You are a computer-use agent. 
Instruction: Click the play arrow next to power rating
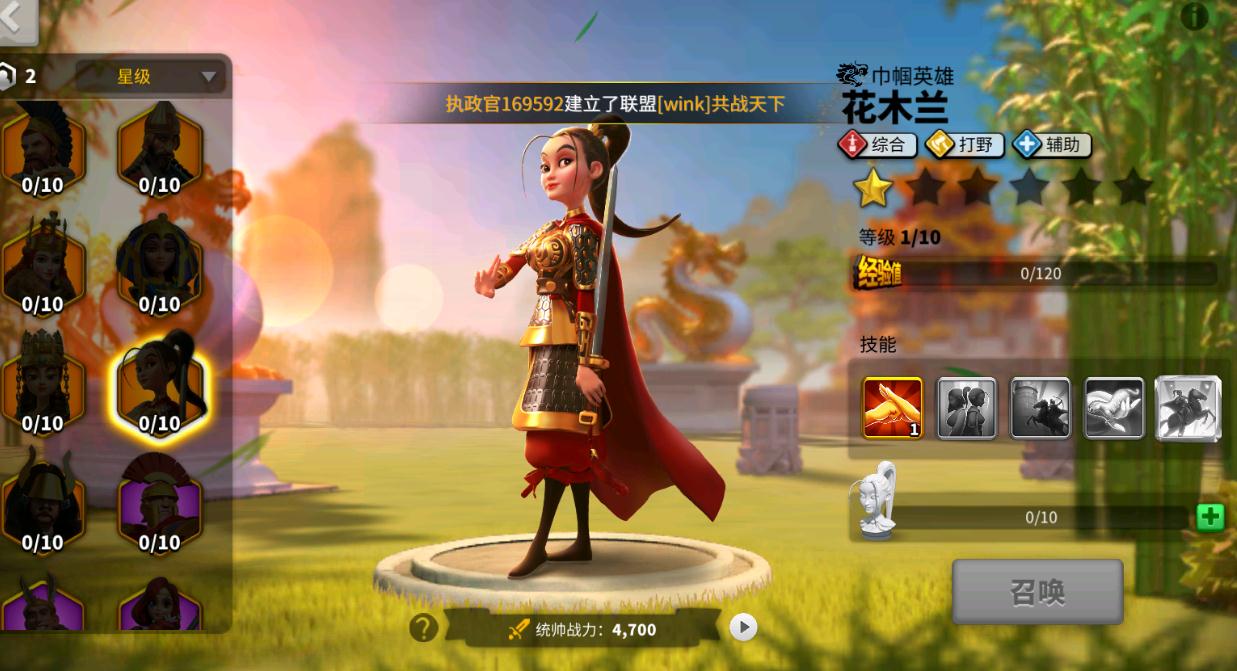[x=743, y=627]
